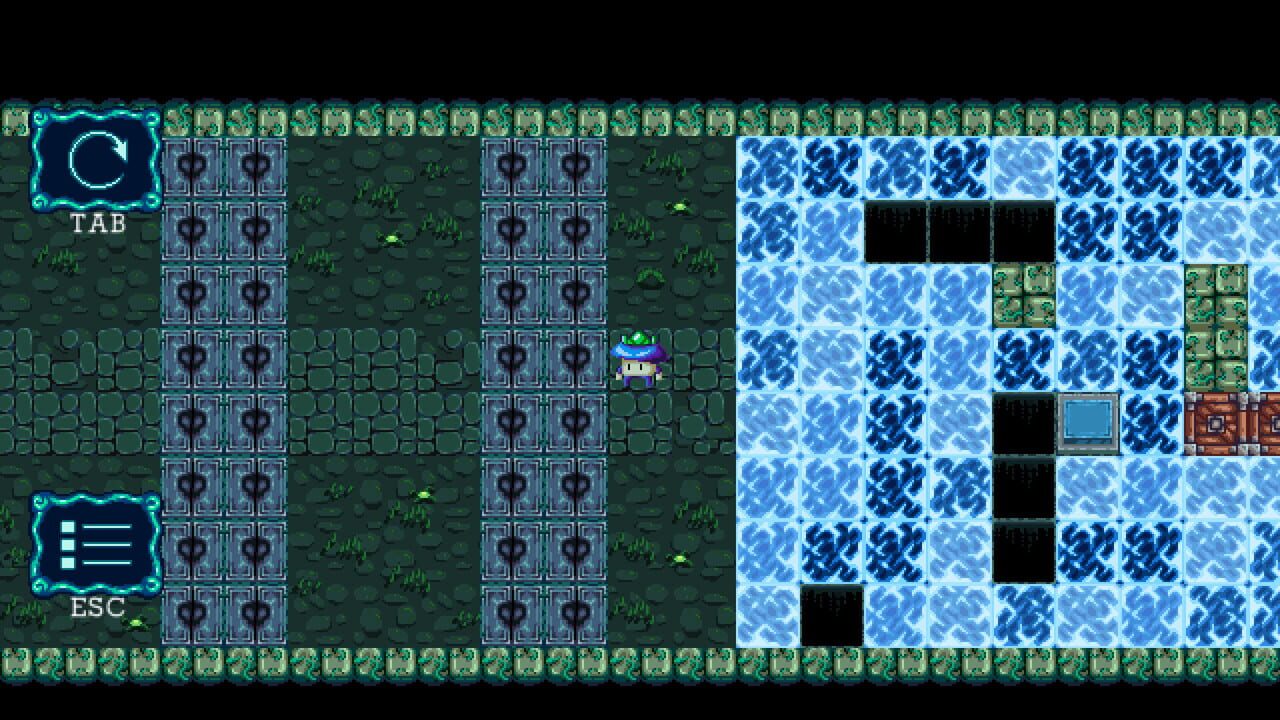Screen dimensions: 1280x720
Task: Click the black pit tile below the plate
Action: point(1025,485)
